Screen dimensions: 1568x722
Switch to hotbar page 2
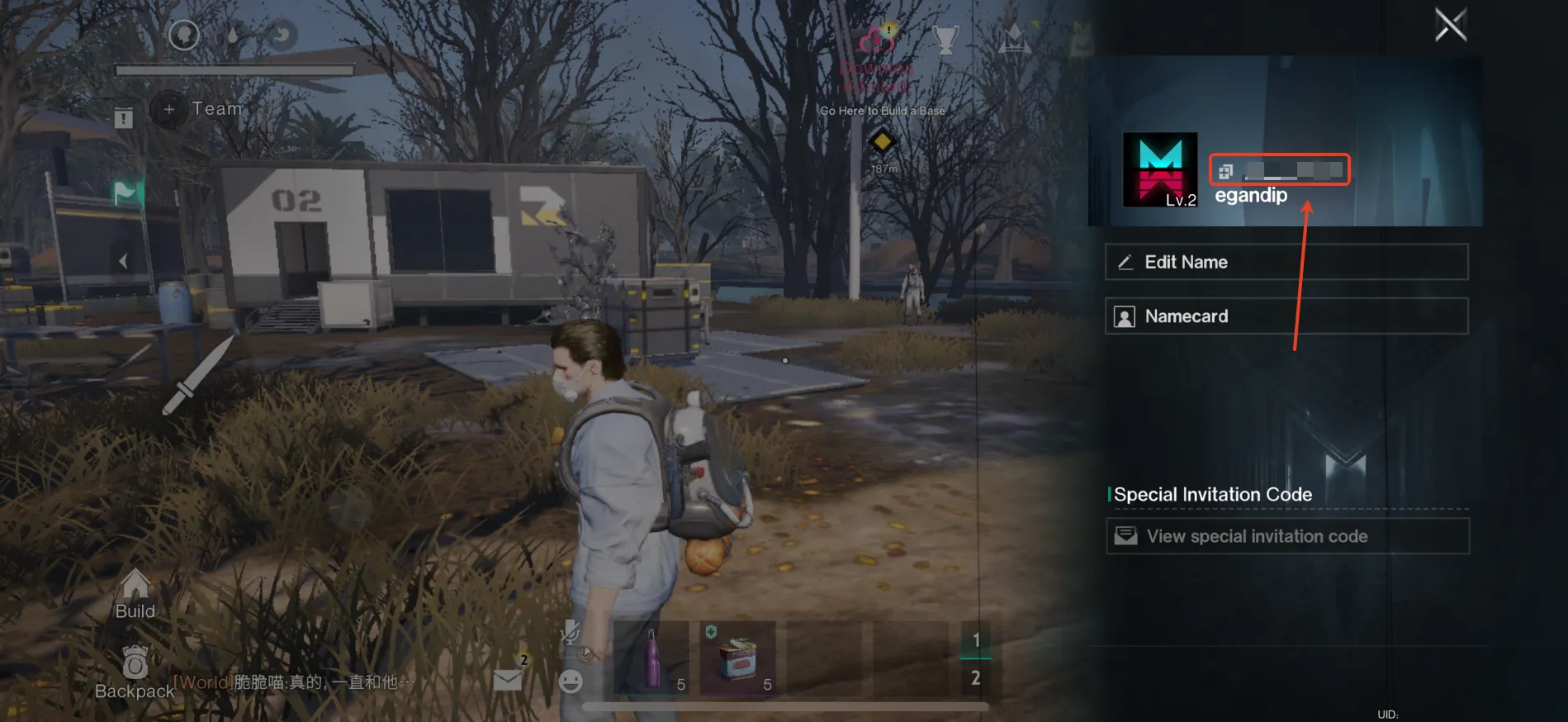pyautogui.click(x=975, y=678)
